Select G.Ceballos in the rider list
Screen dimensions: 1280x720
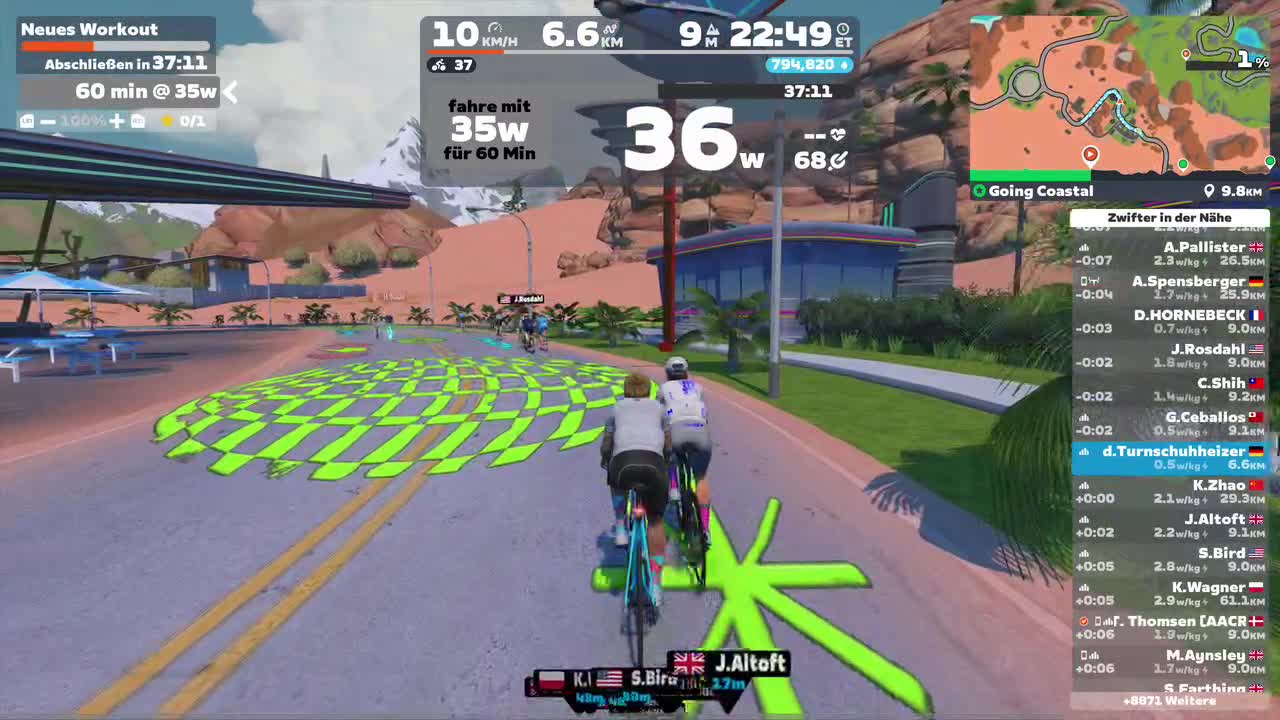click(x=1170, y=424)
